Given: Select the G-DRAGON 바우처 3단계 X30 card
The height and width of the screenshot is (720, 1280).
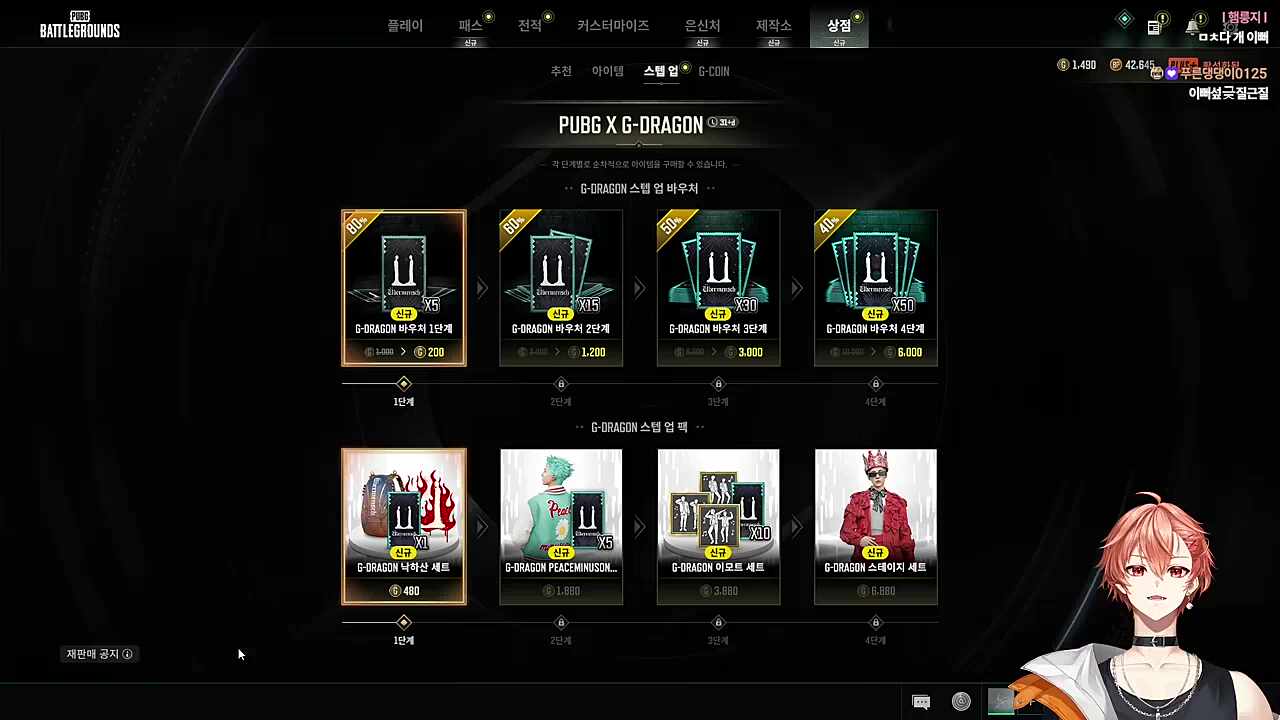Looking at the screenshot, I should [x=718, y=288].
